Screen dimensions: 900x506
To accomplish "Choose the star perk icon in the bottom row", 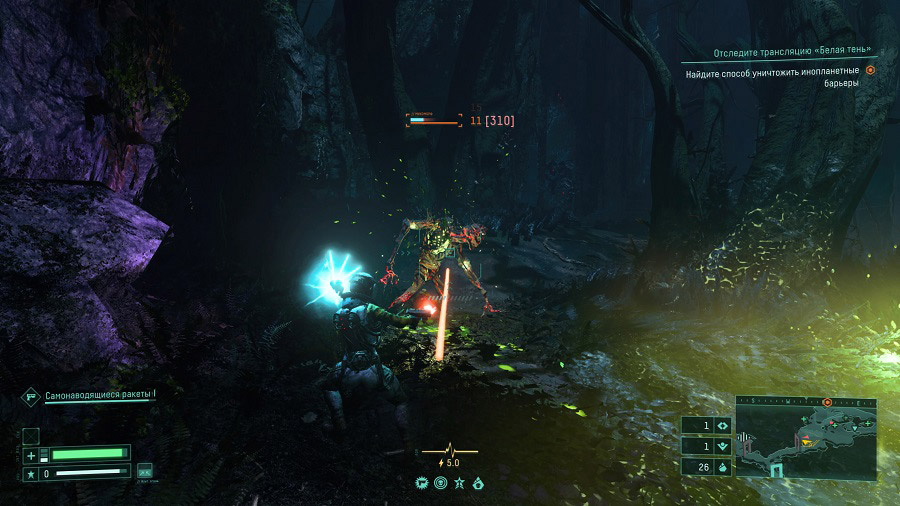I will pyautogui.click(x=459, y=483).
